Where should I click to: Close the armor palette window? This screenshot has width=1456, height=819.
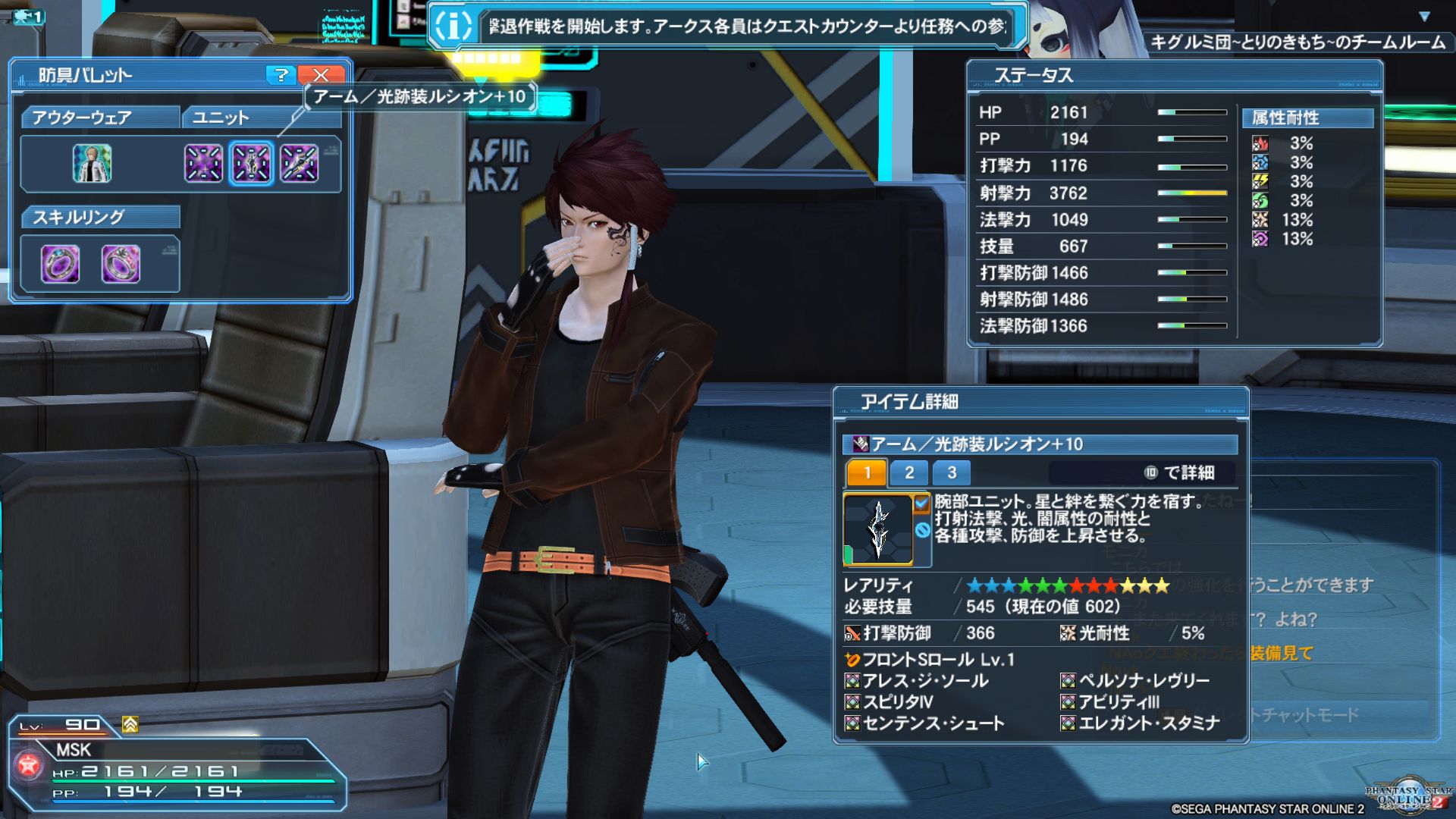coord(321,75)
